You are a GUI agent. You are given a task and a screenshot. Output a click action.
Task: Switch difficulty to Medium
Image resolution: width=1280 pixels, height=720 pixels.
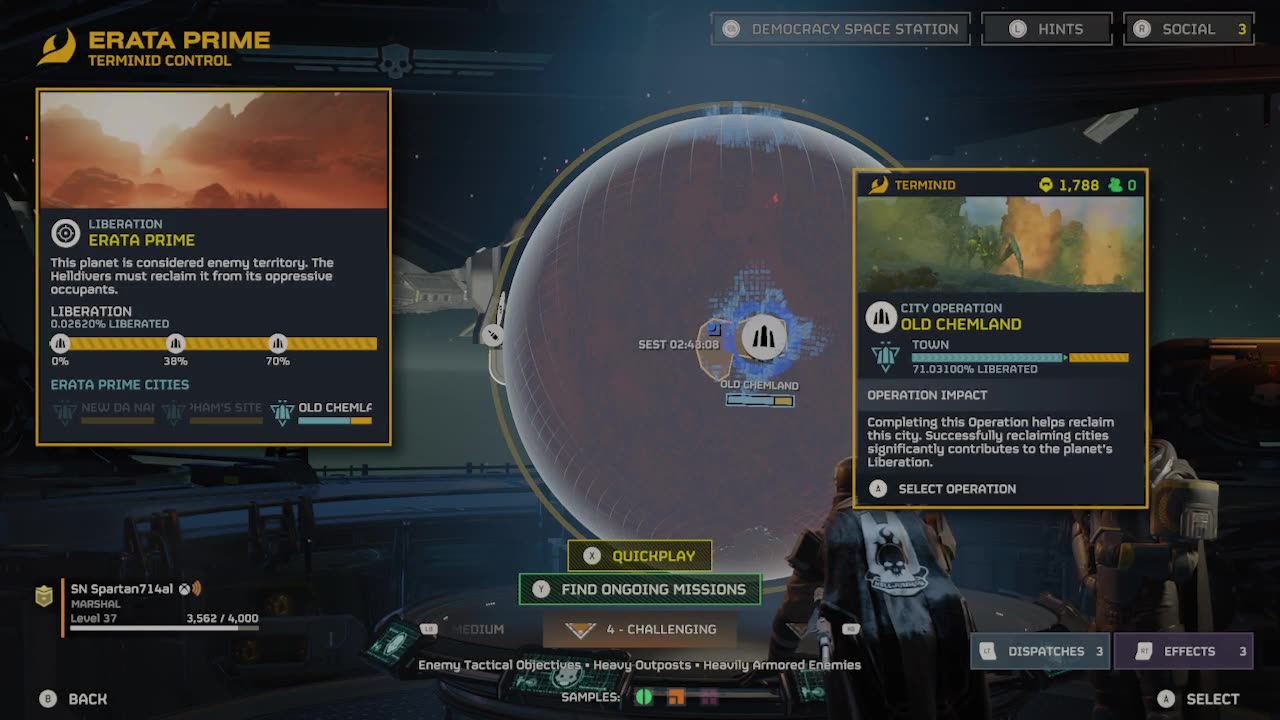477,629
